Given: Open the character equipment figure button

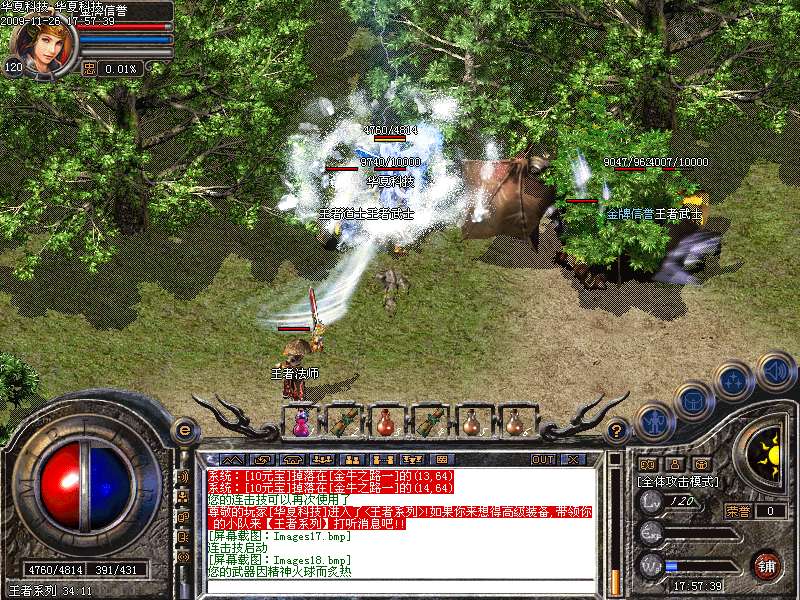Looking at the screenshot, I should (x=654, y=422).
